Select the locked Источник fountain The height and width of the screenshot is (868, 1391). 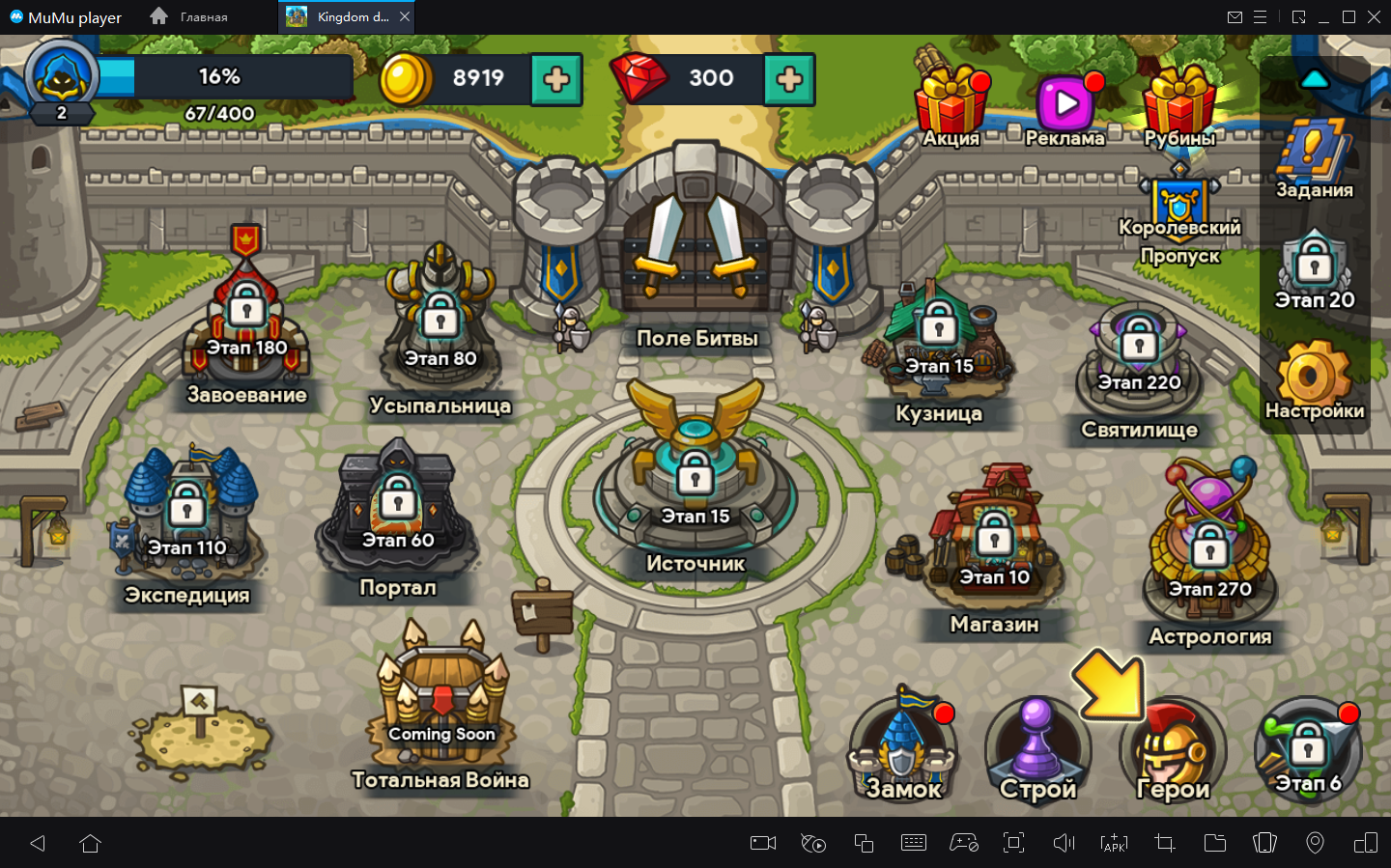point(695,483)
